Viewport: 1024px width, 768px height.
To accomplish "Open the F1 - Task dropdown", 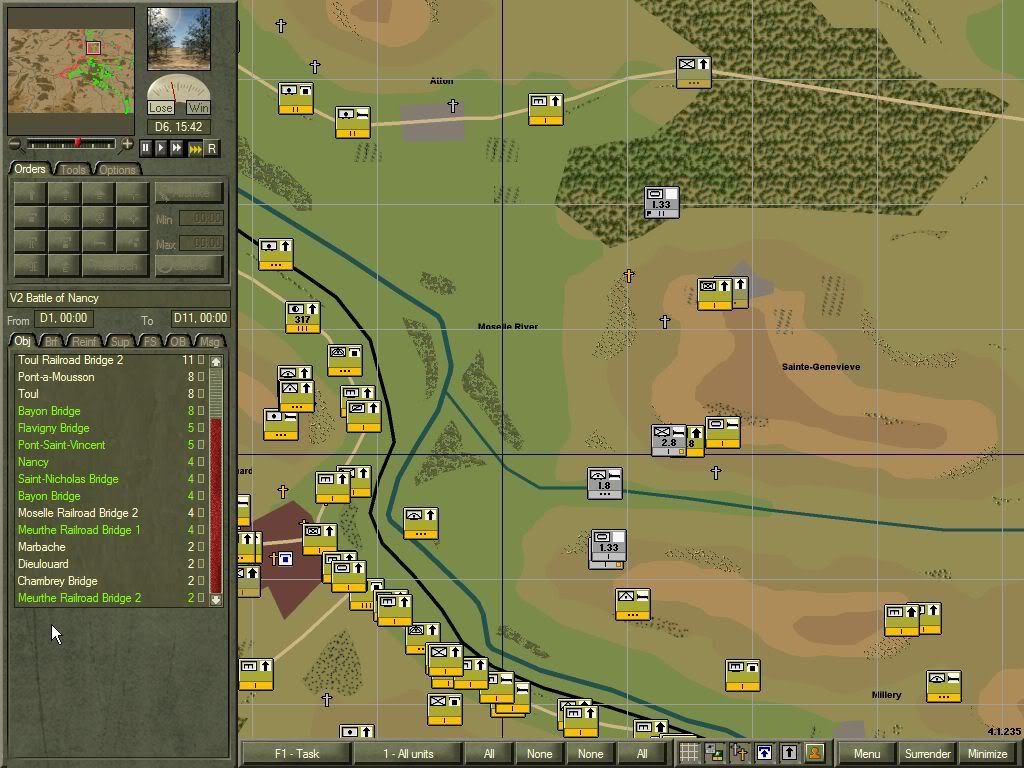I will pos(296,754).
